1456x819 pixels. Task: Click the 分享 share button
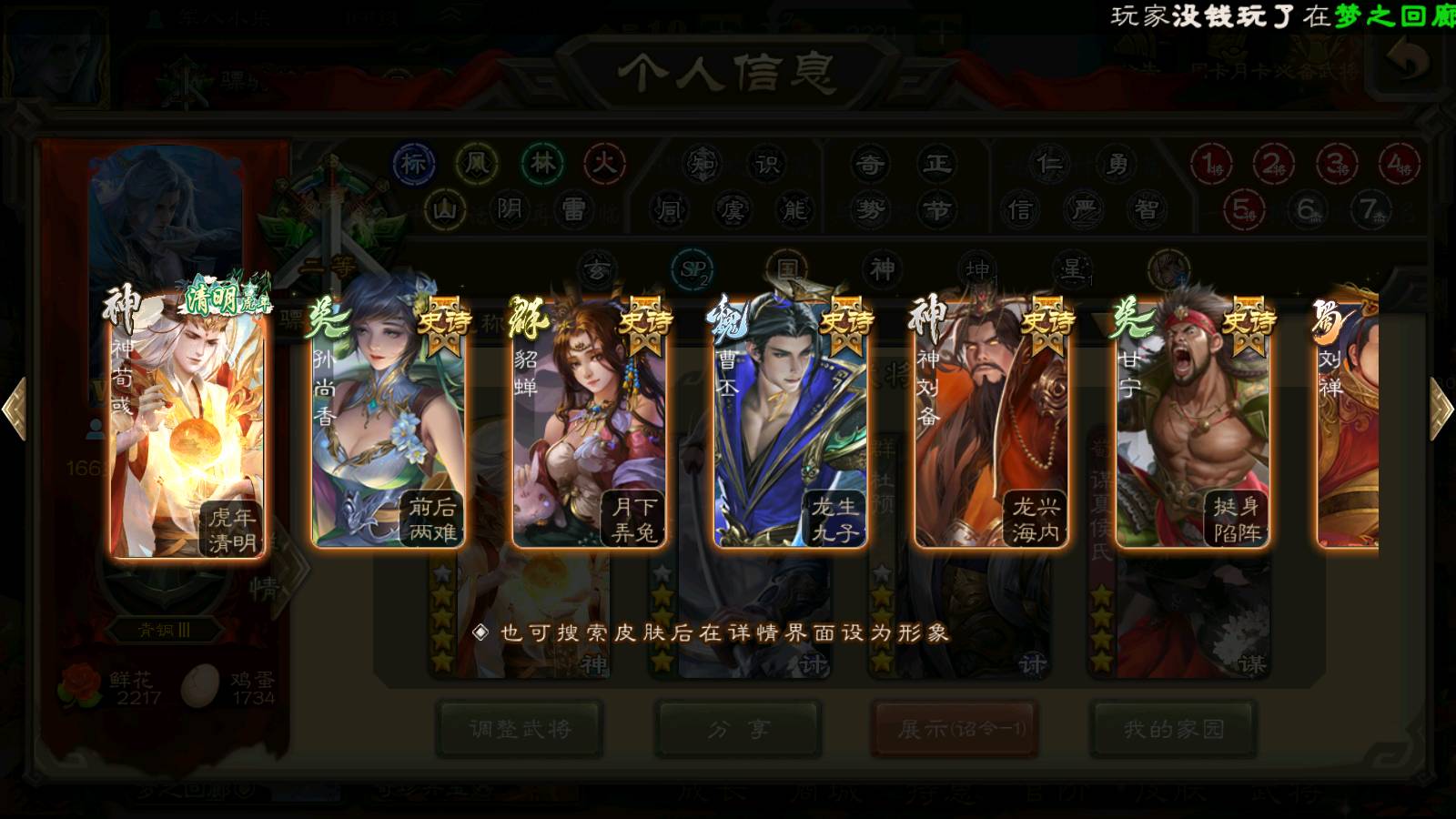(738, 729)
